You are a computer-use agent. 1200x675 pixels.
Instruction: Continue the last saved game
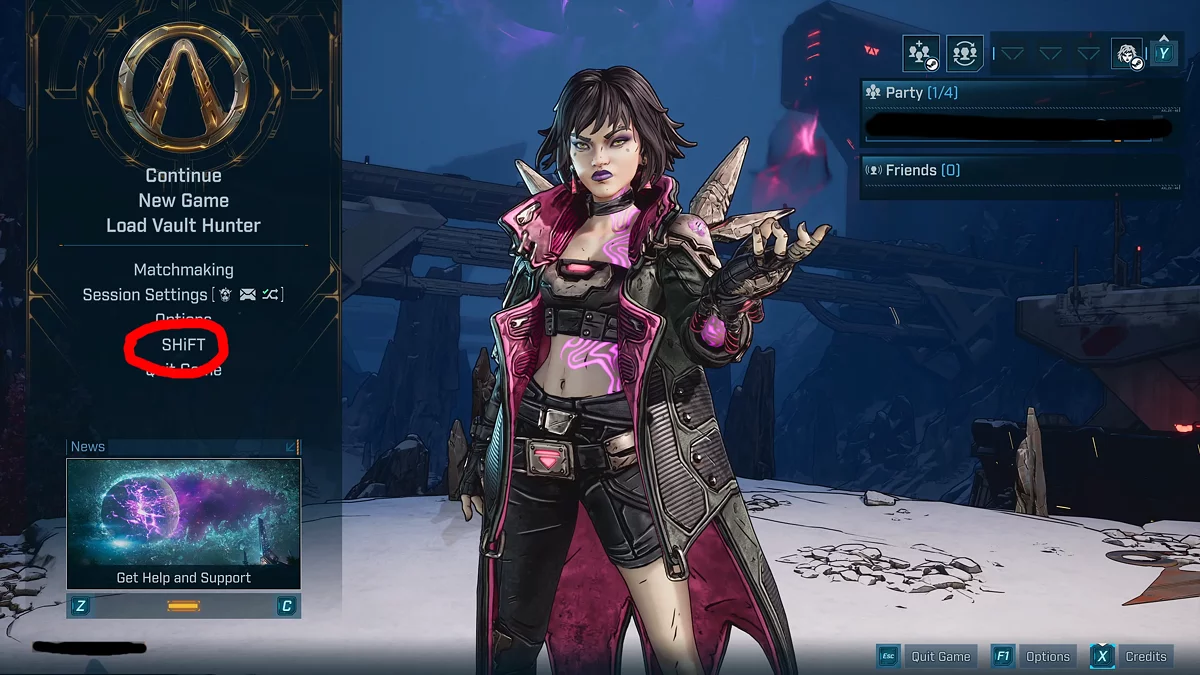(x=183, y=176)
